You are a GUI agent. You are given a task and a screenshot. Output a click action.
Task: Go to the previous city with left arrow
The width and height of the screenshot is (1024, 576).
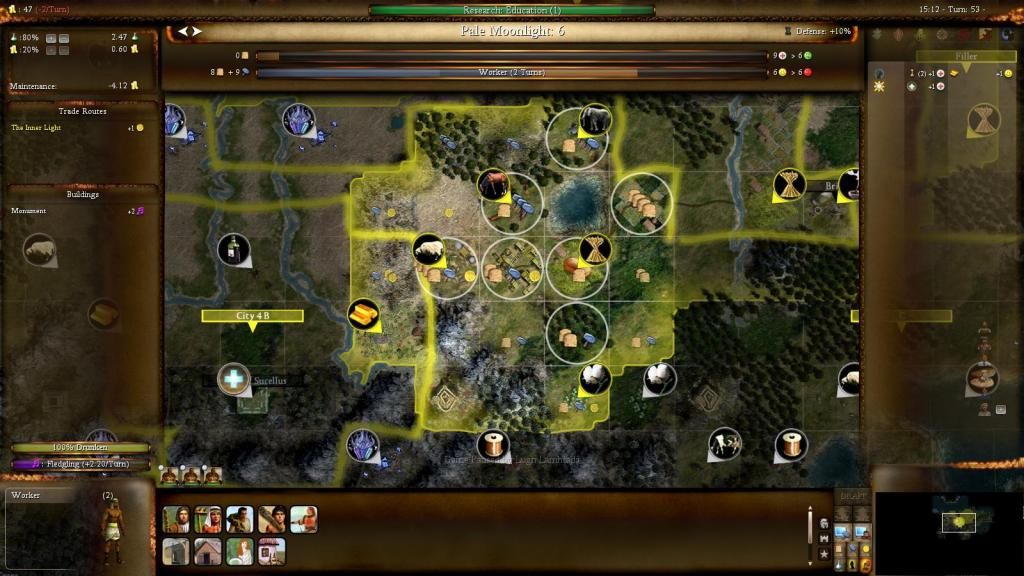click(x=183, y=31)
